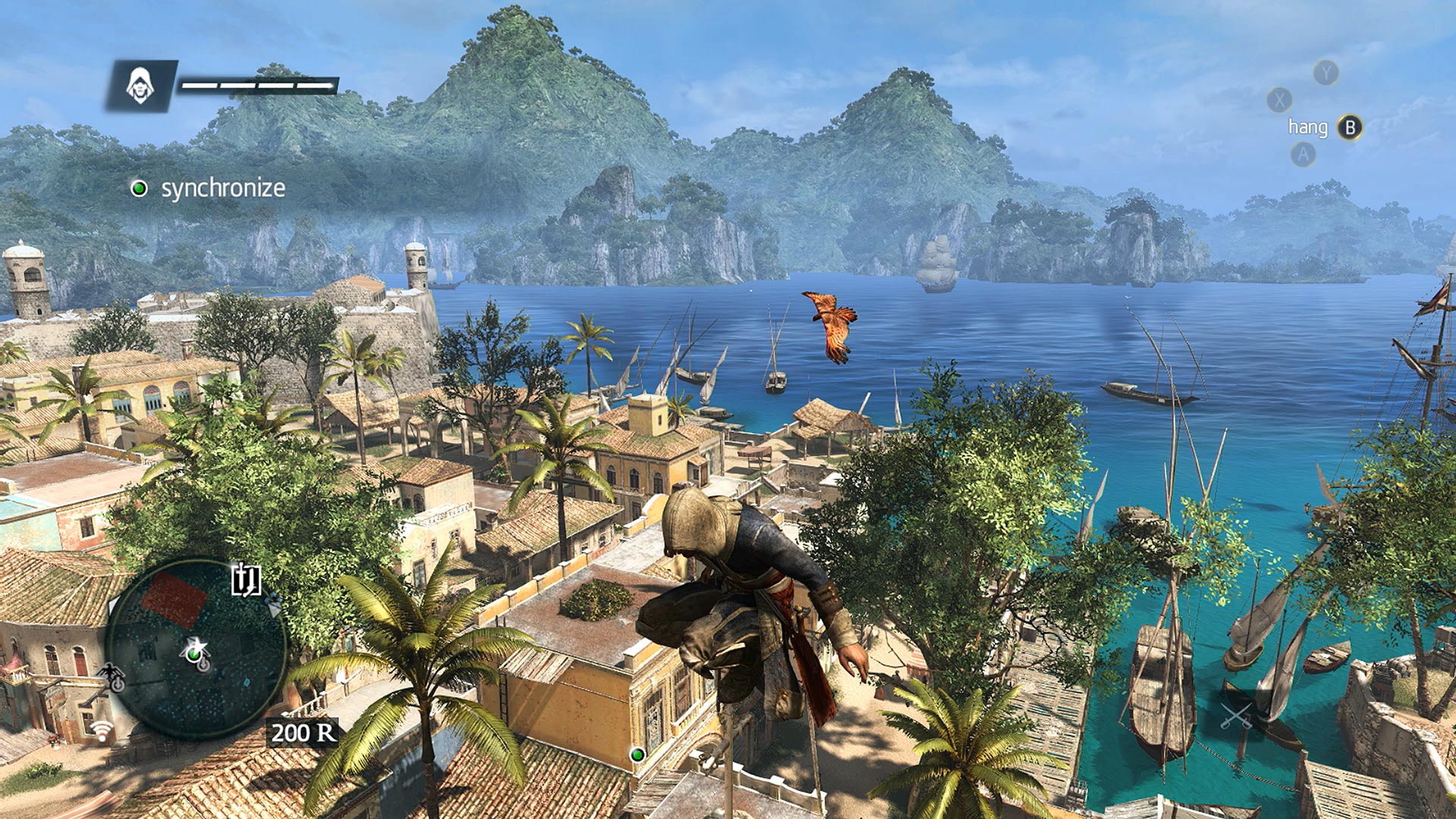Click the white signal-bars icon beside the minimap

click(x=102, y=730)
